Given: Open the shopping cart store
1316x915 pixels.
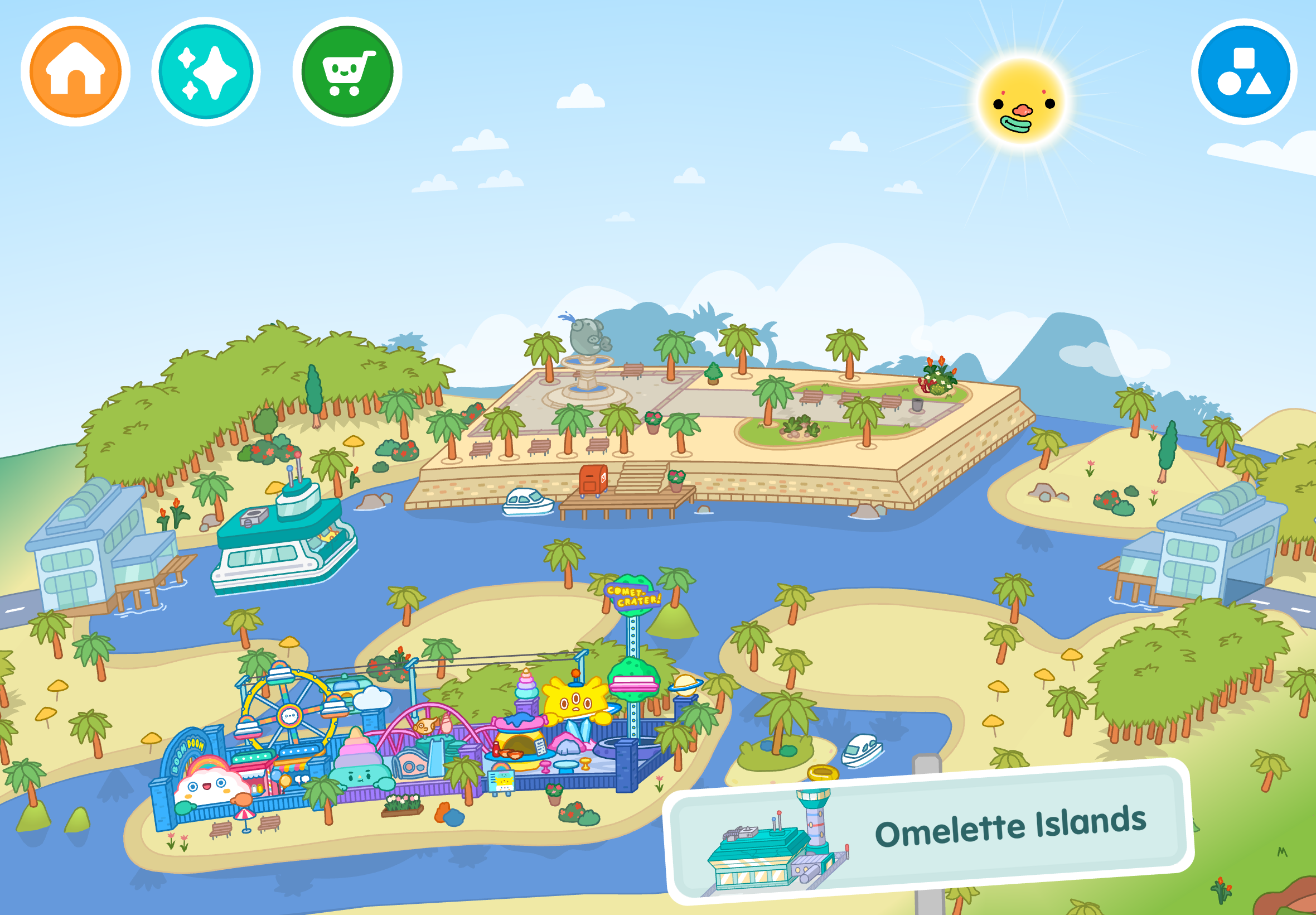Looking at the screenshot, I should pyautogui.click(x=347, y=71).
